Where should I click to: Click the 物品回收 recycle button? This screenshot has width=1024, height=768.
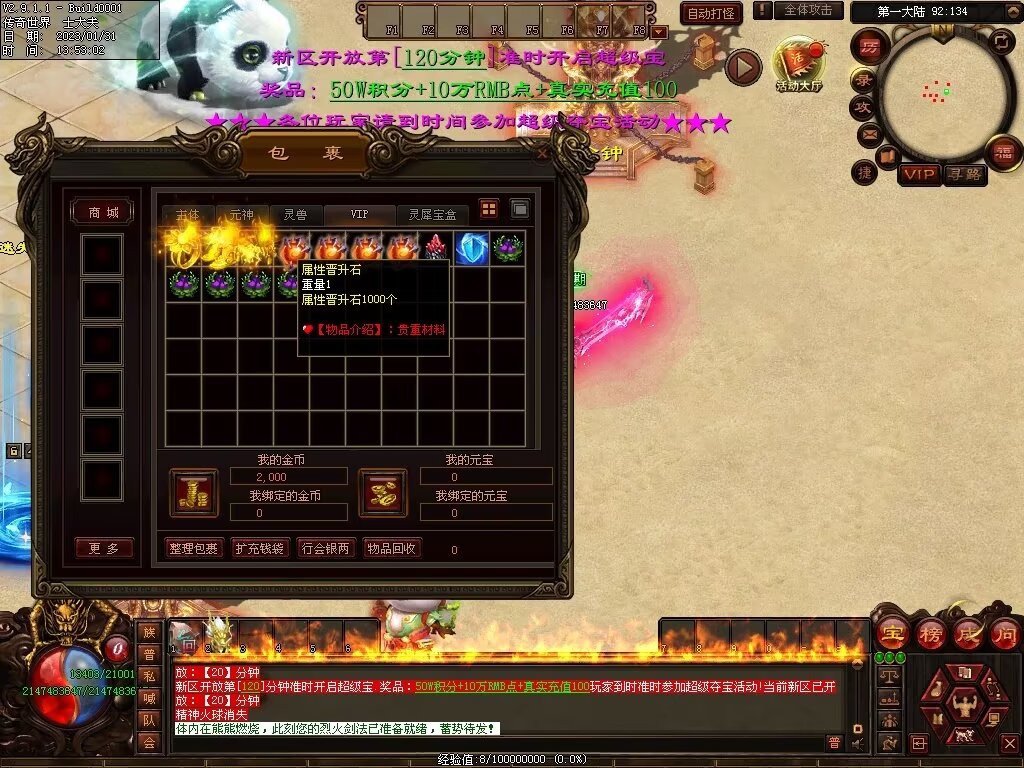(392, 548)
